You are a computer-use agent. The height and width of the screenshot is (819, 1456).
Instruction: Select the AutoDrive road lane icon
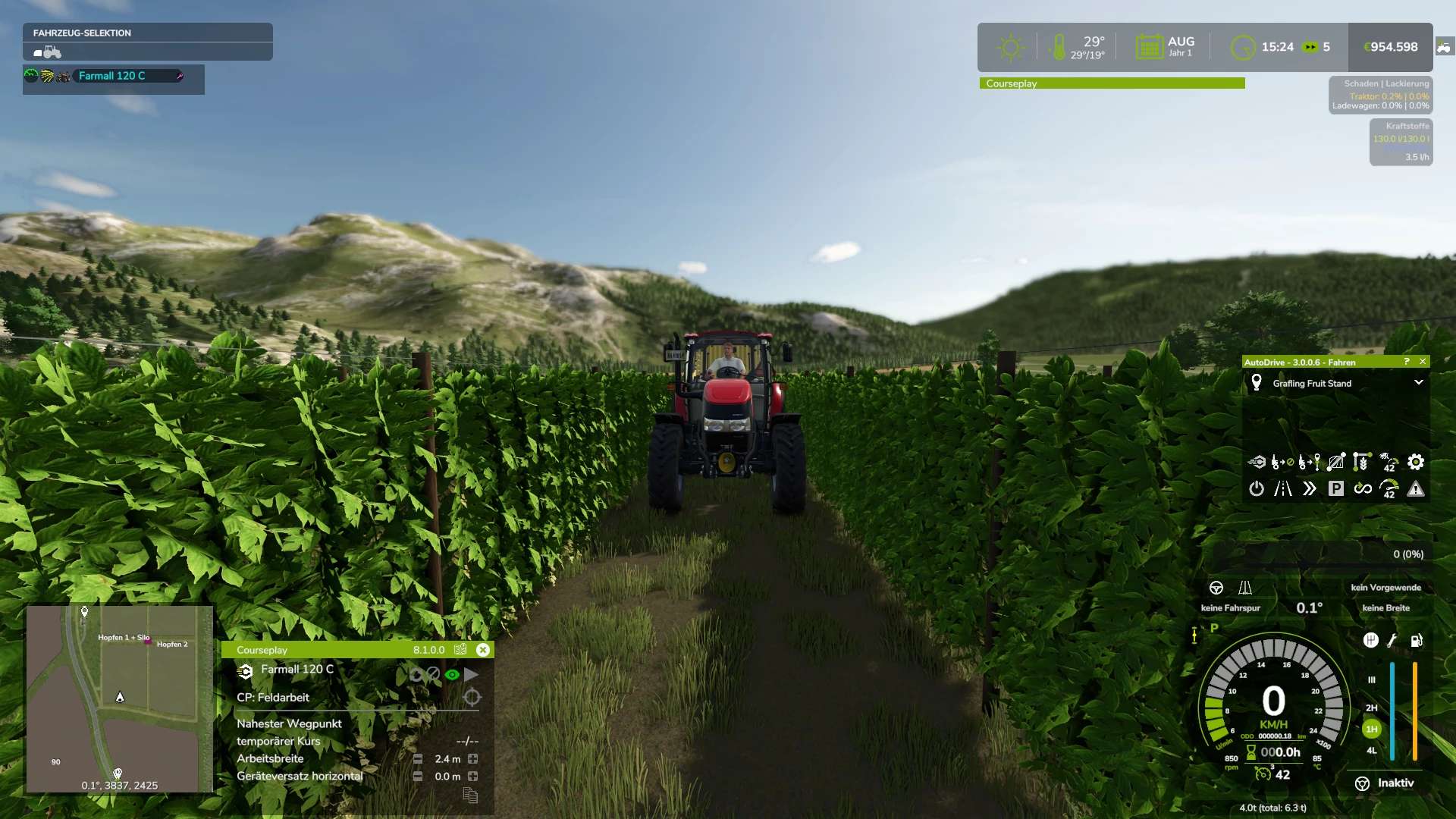coord(1283,489)
